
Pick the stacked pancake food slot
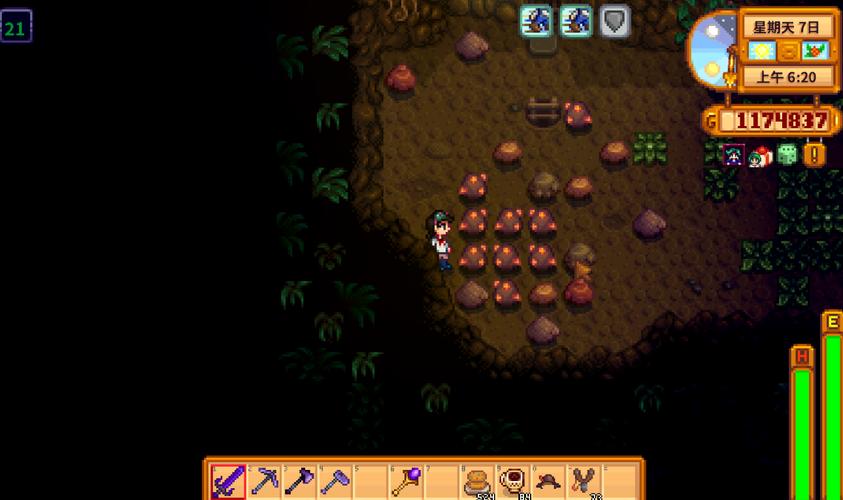pyautogui.click(x=478, y=481)
